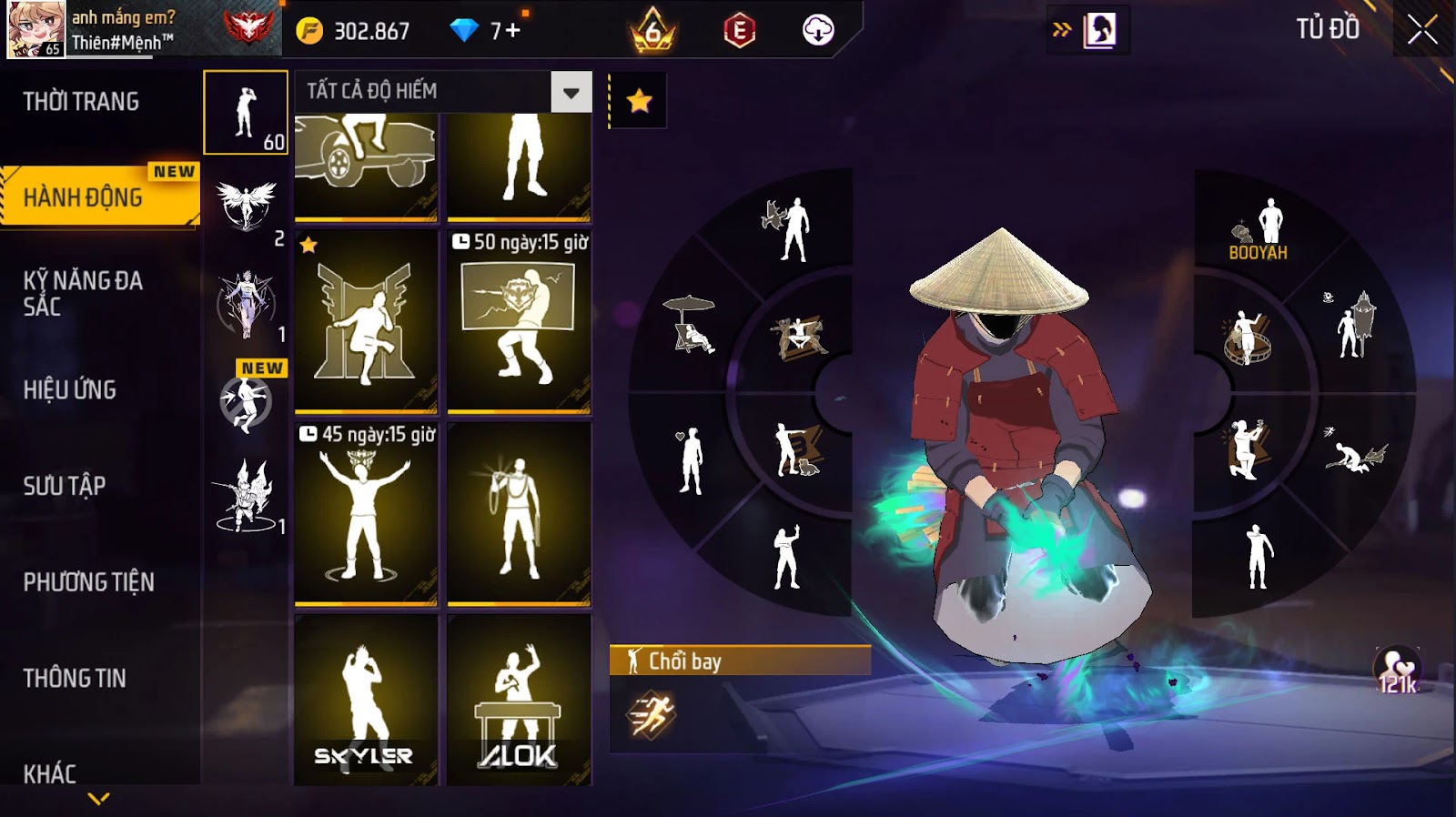Switch to Kỹ Năng Đa Sắc
Screen dimensions: 1456x817
tap(83, 293)
